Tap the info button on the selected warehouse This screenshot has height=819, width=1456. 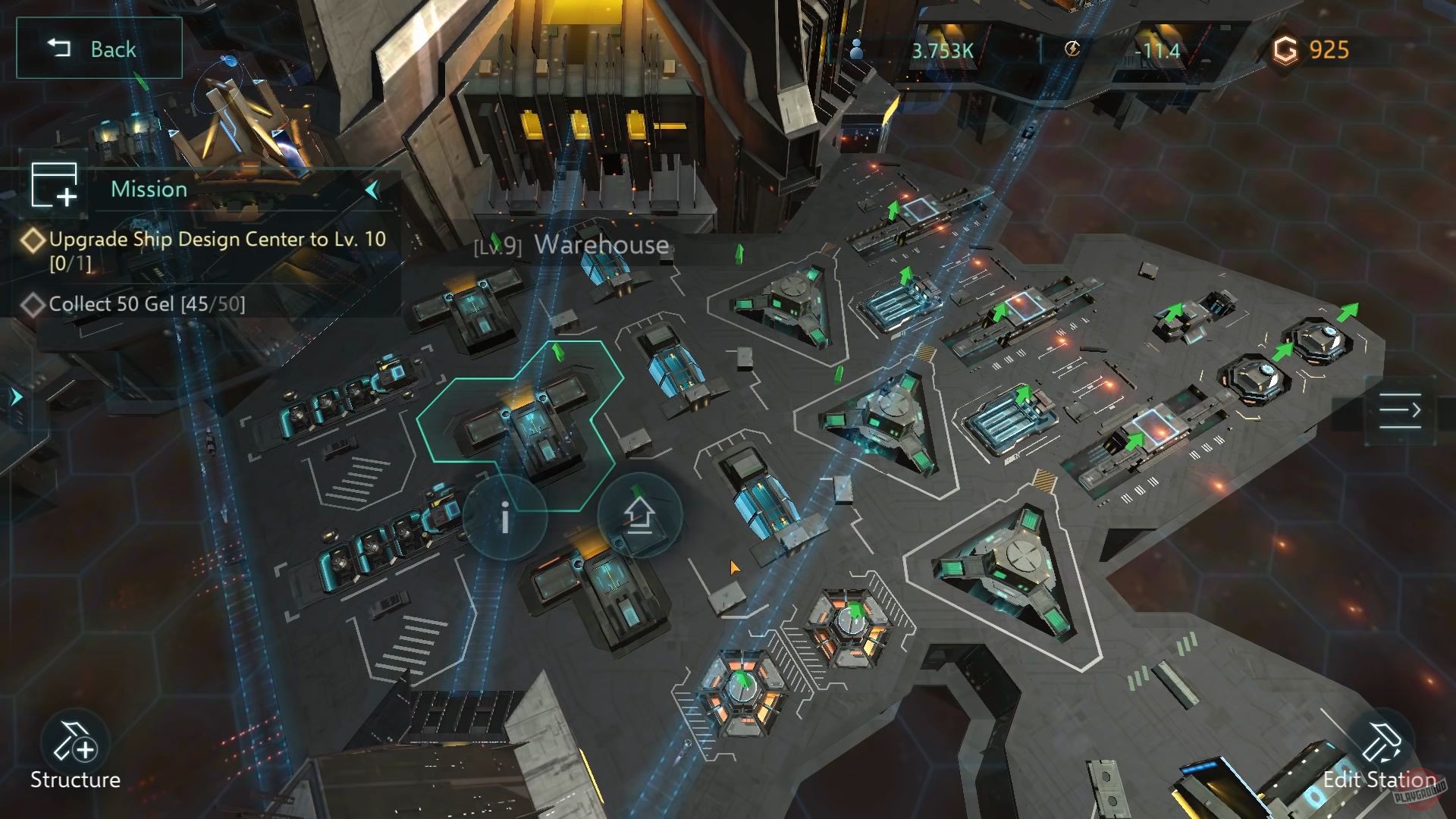[504, 518]
